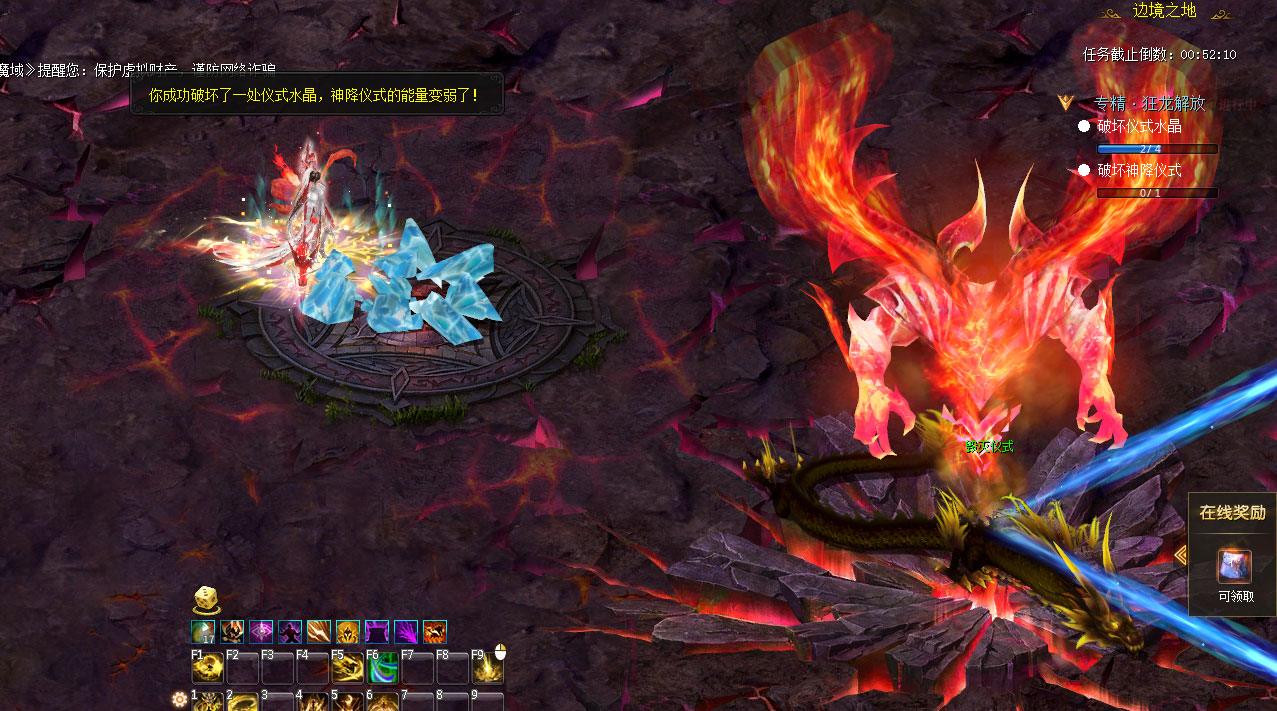The width and height of the screenshot is (1277, 711).
Task: Inspect the fiery beast buff icon
Action: pyautogui.click(x=435, y=632)
